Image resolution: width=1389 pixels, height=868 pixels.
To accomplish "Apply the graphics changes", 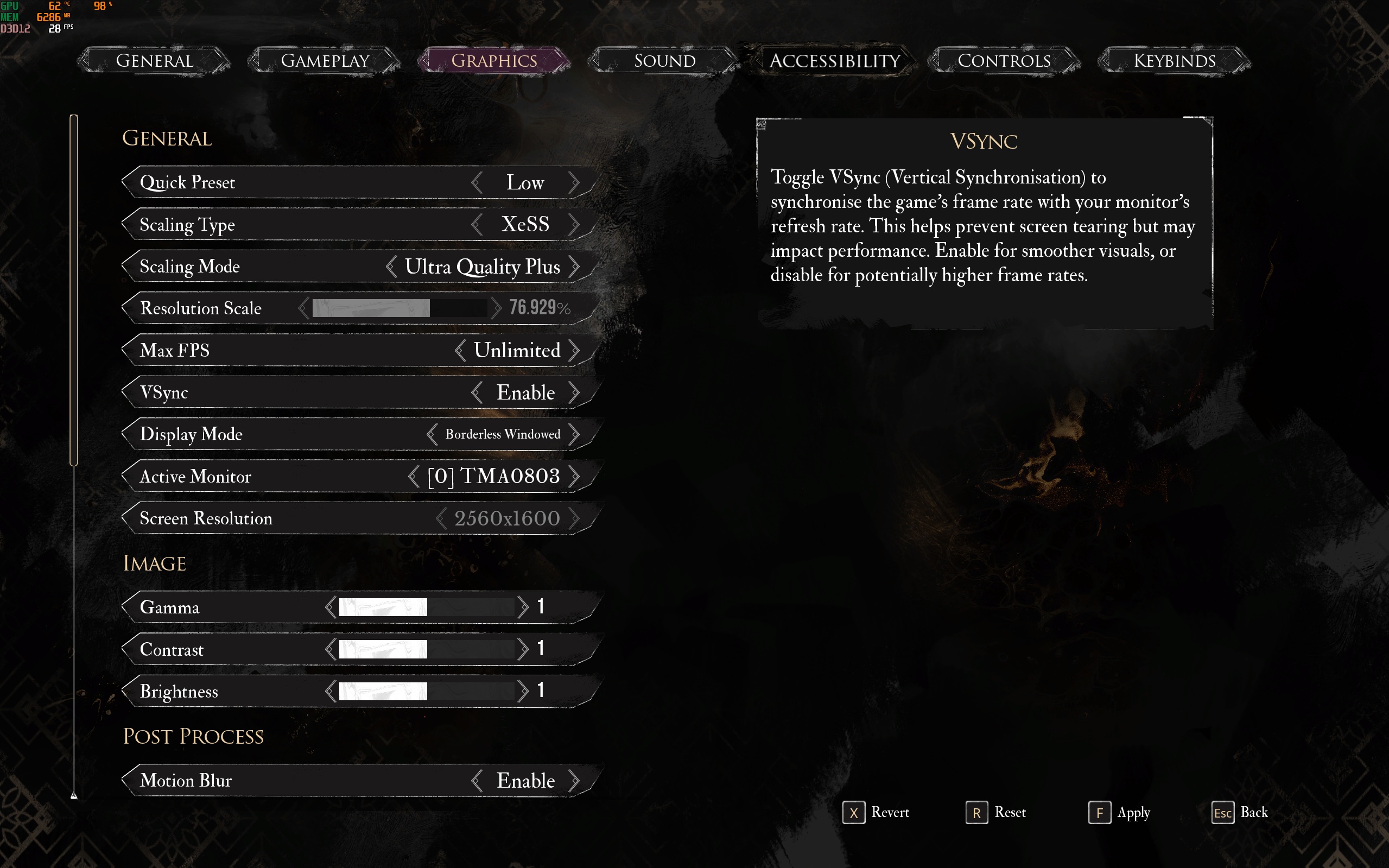I will pyautogui.click(x=1119, y=813).
